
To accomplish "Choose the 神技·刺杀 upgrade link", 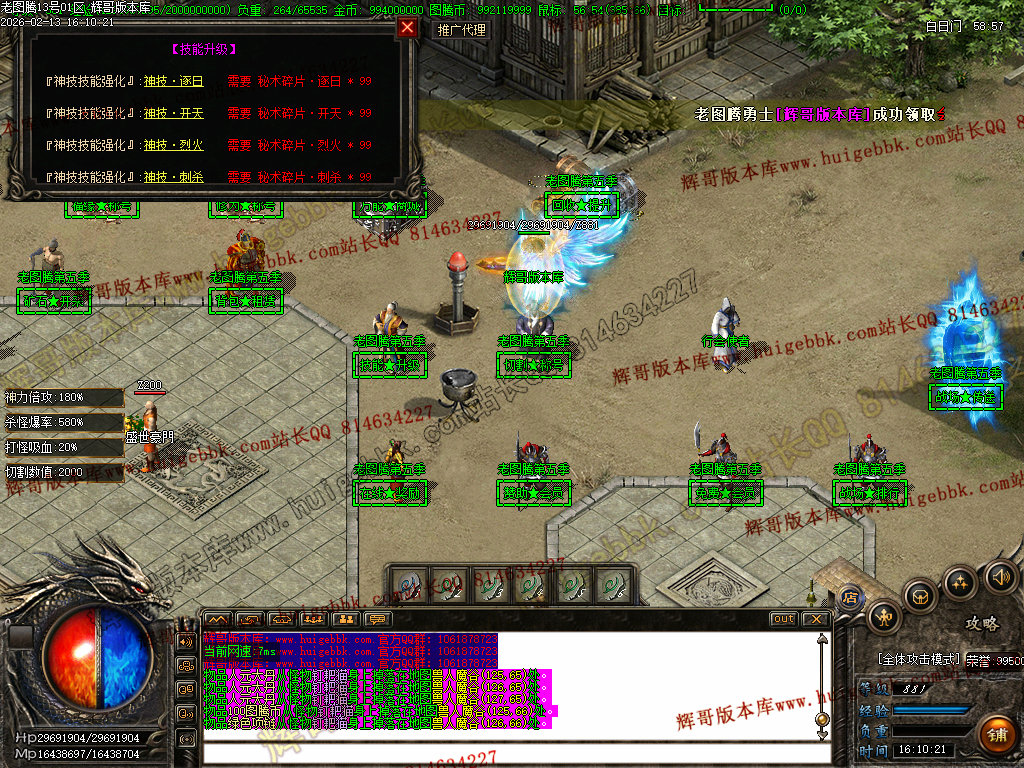I will [173, 177].
